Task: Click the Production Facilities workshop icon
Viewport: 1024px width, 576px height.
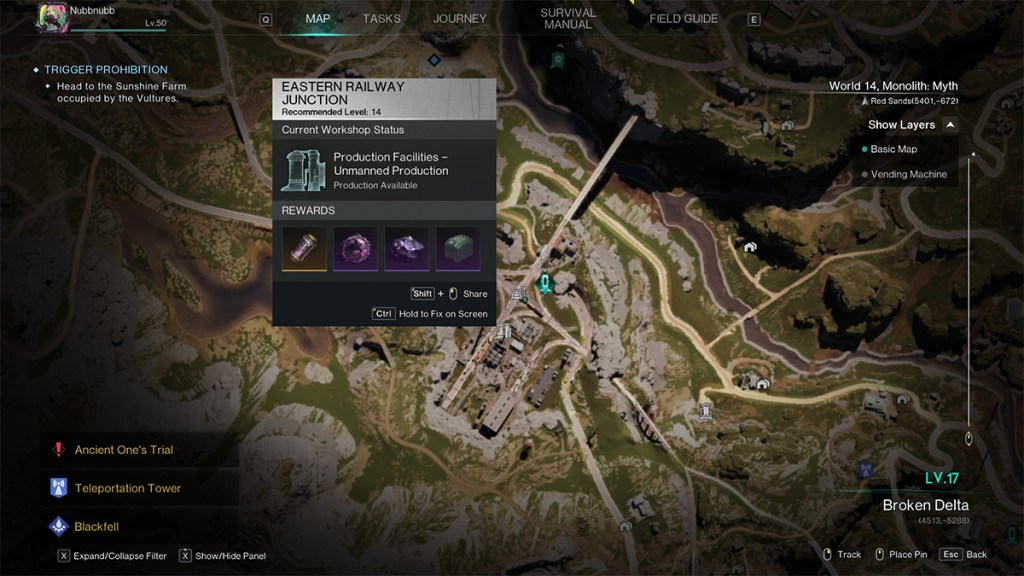Action: pyautogui.click(x=304, y=170)
